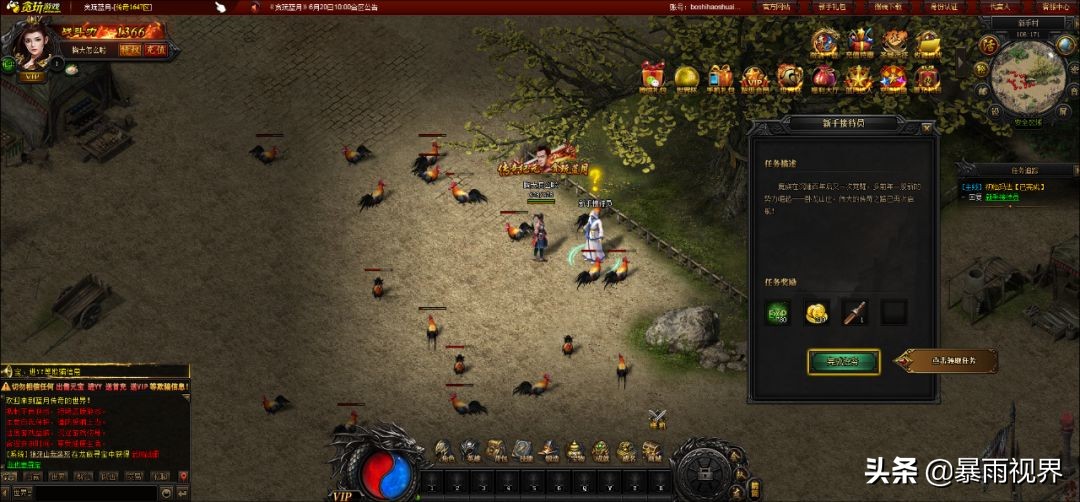Open the phone gift box icon
Viewport: 1080px width, 502px height.
coord(720,77)
